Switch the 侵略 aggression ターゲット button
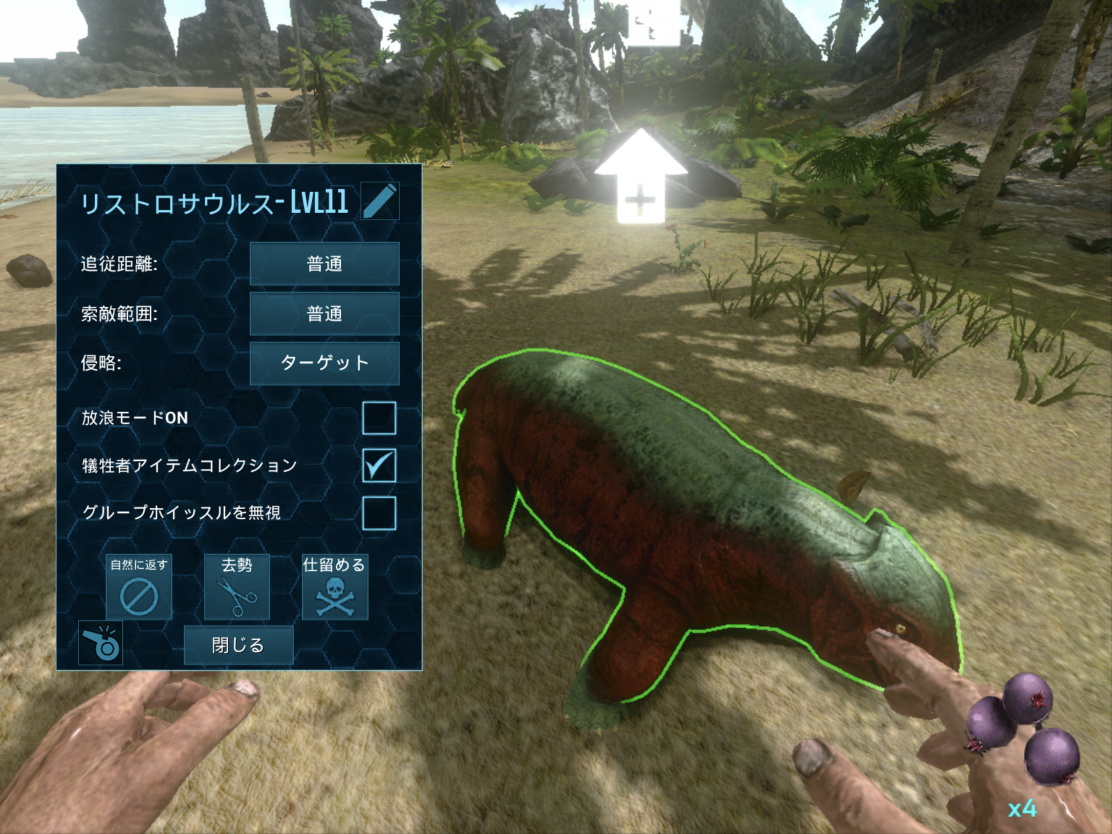The height and width of the screenshot is (834, 1112). [x=324, y=363]
